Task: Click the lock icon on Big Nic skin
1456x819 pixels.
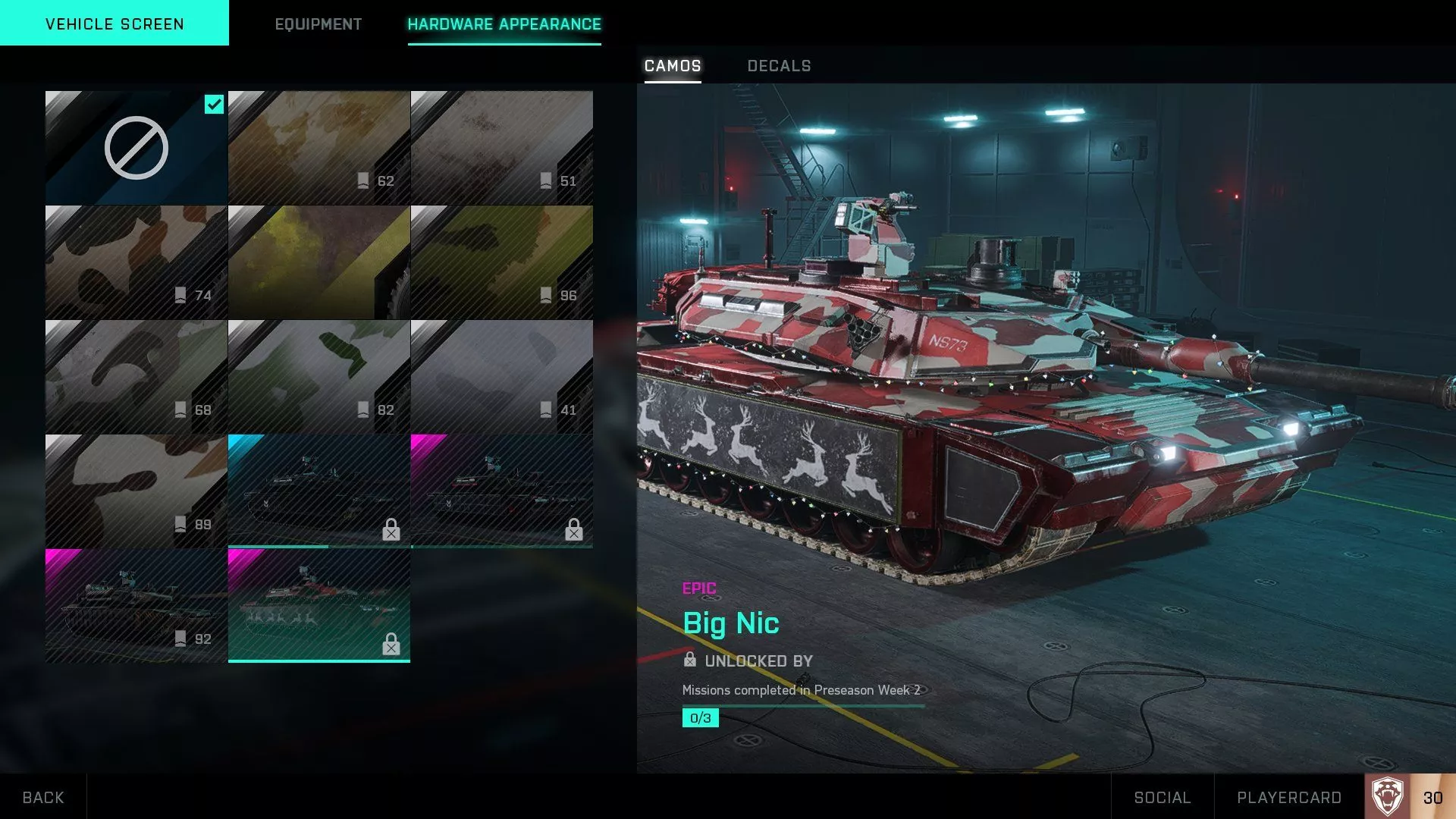Action: [x=391, y=645]
